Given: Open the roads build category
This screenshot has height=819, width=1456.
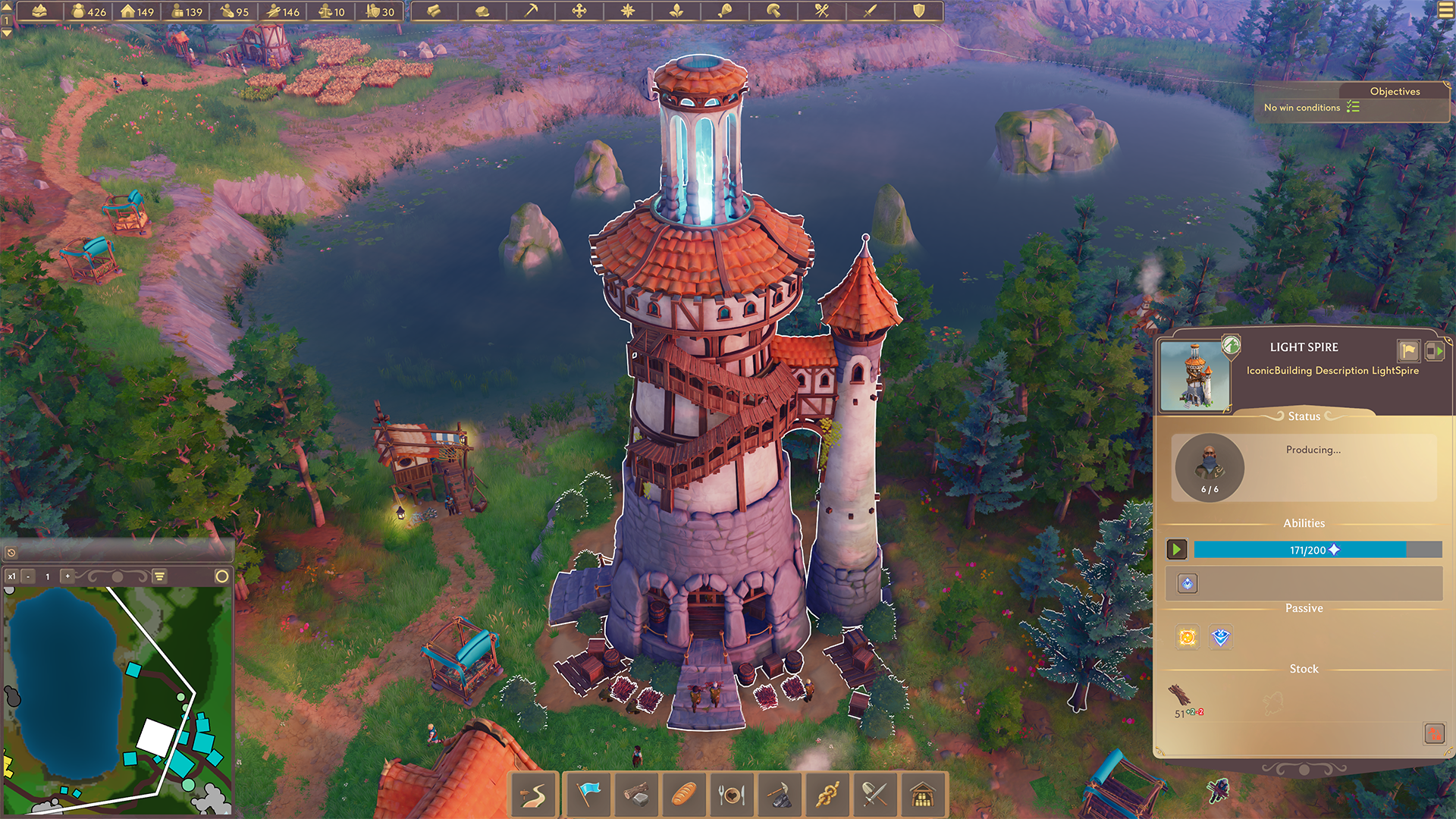Looking at the screenshot, I should 535,795.
